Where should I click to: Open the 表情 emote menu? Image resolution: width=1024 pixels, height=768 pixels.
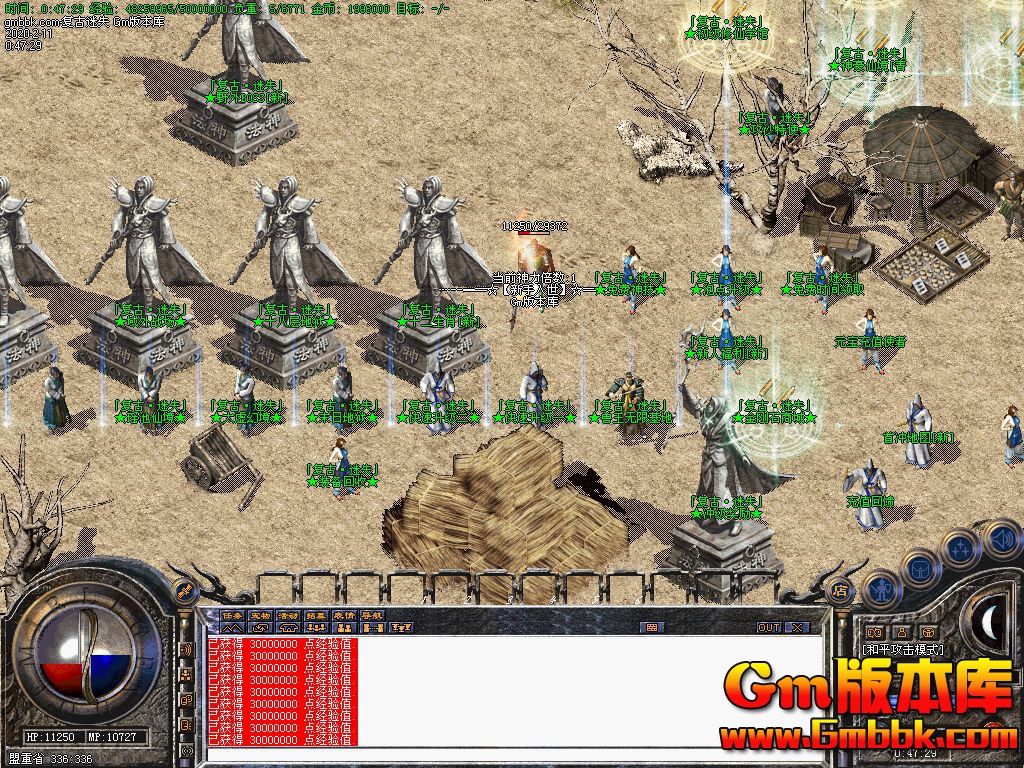click(344, 614)
